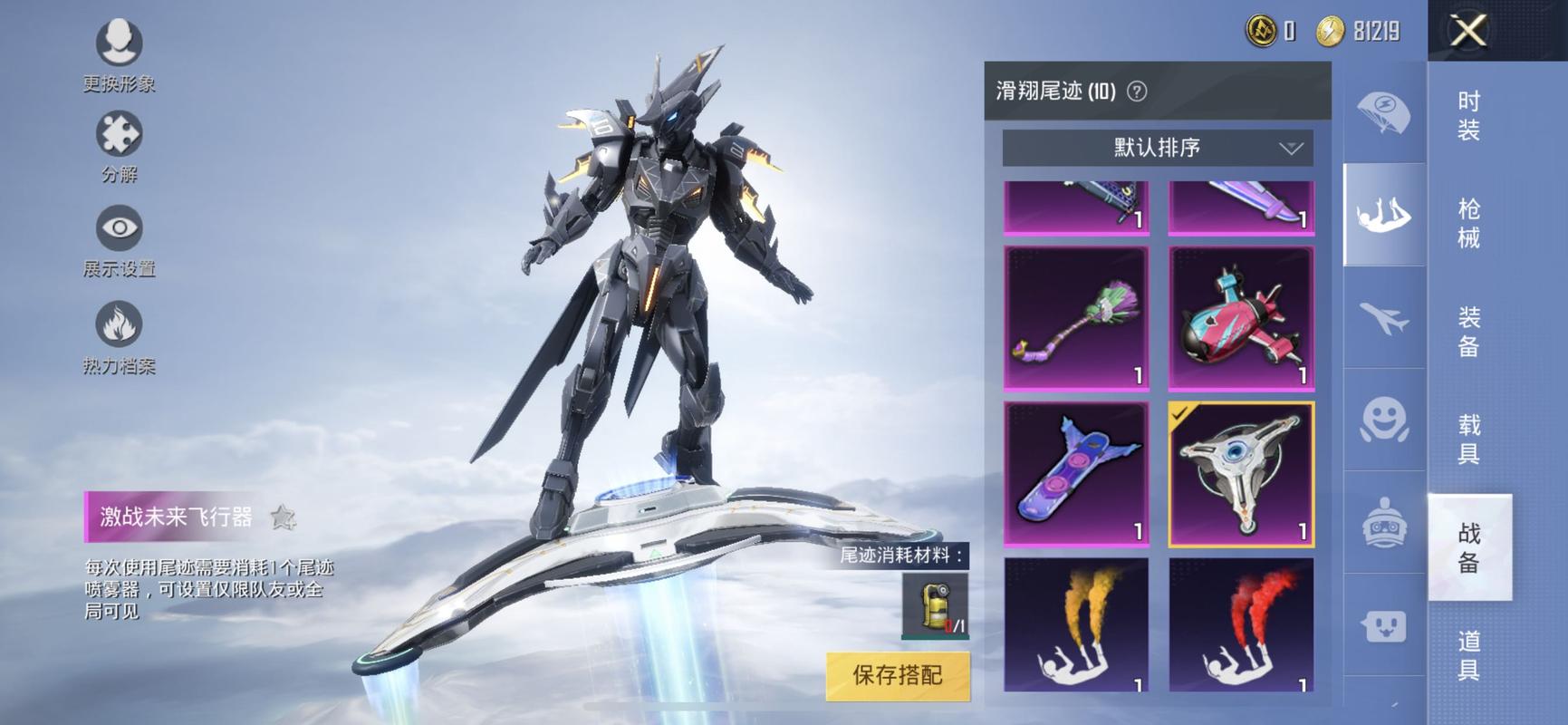Switch to the 枪械 tab
This screenshot has height=725, width=1568.
coord(1468,223)
